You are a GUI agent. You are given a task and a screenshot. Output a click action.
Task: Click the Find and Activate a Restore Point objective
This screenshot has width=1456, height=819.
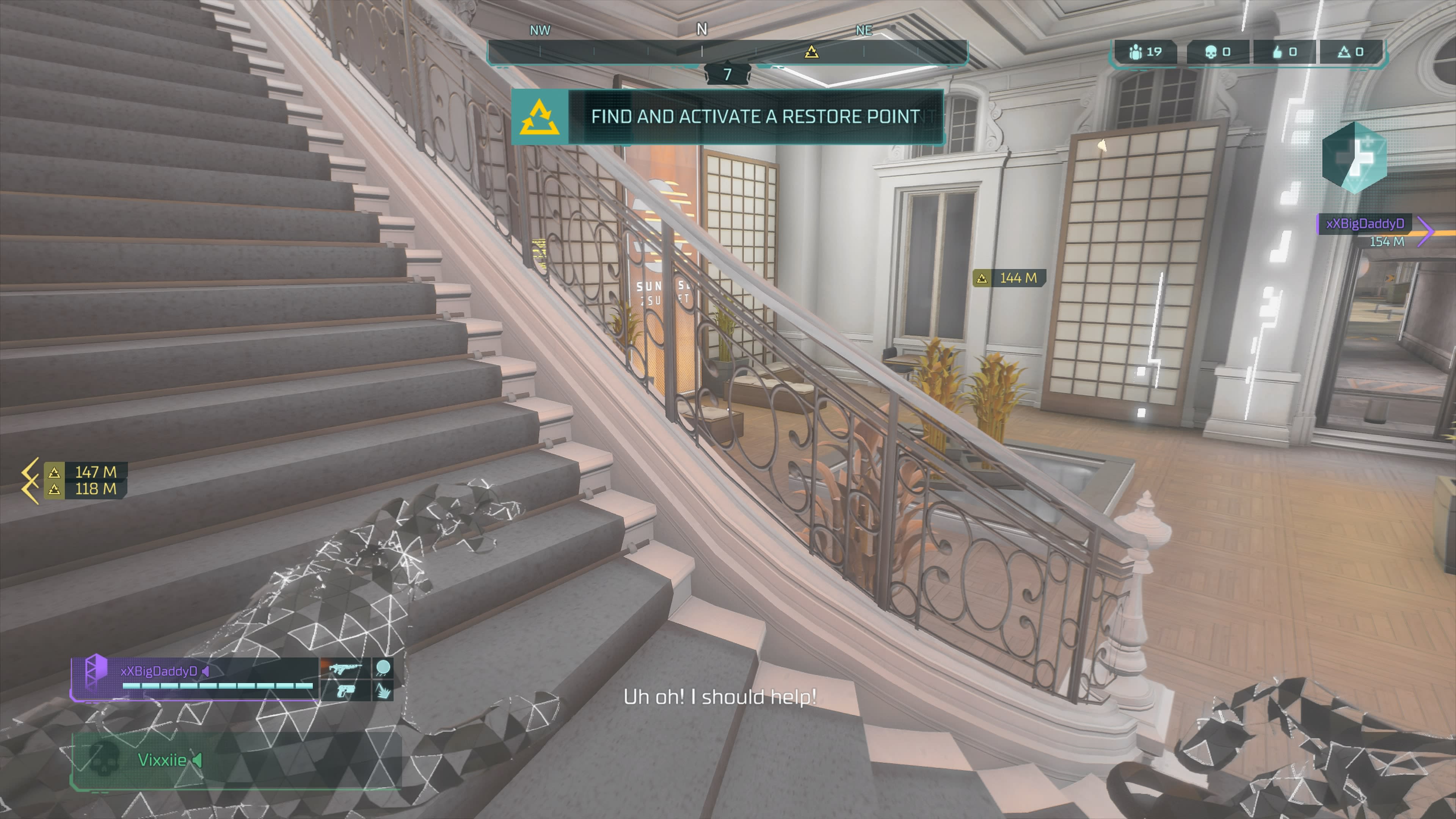tap(728, 116)
